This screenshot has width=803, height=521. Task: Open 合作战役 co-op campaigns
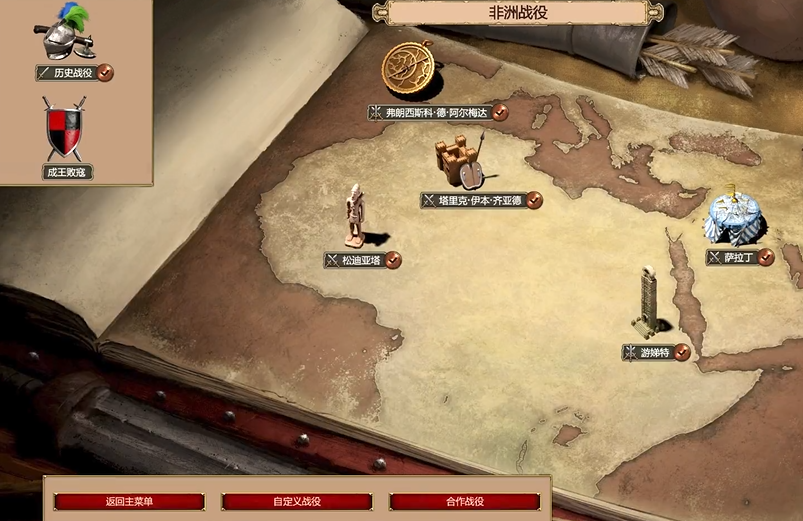point(464,502)
